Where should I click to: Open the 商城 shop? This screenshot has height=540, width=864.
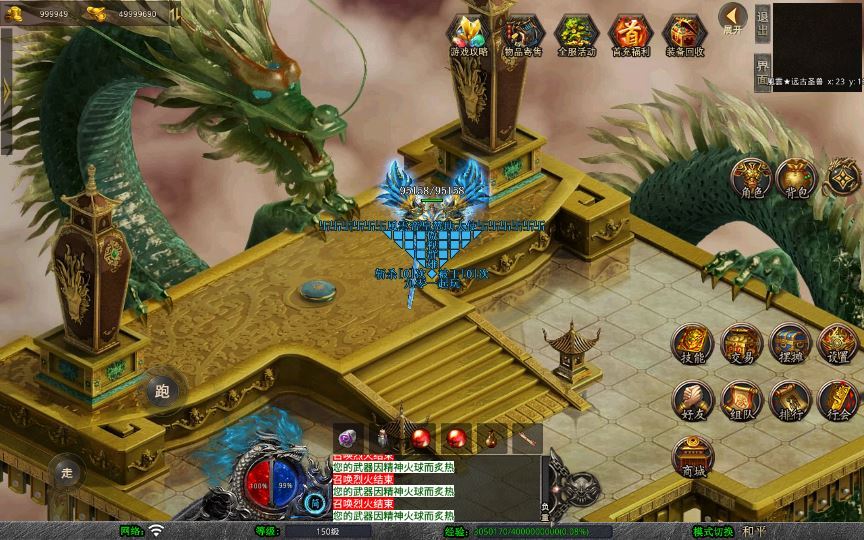coord(691,456)
